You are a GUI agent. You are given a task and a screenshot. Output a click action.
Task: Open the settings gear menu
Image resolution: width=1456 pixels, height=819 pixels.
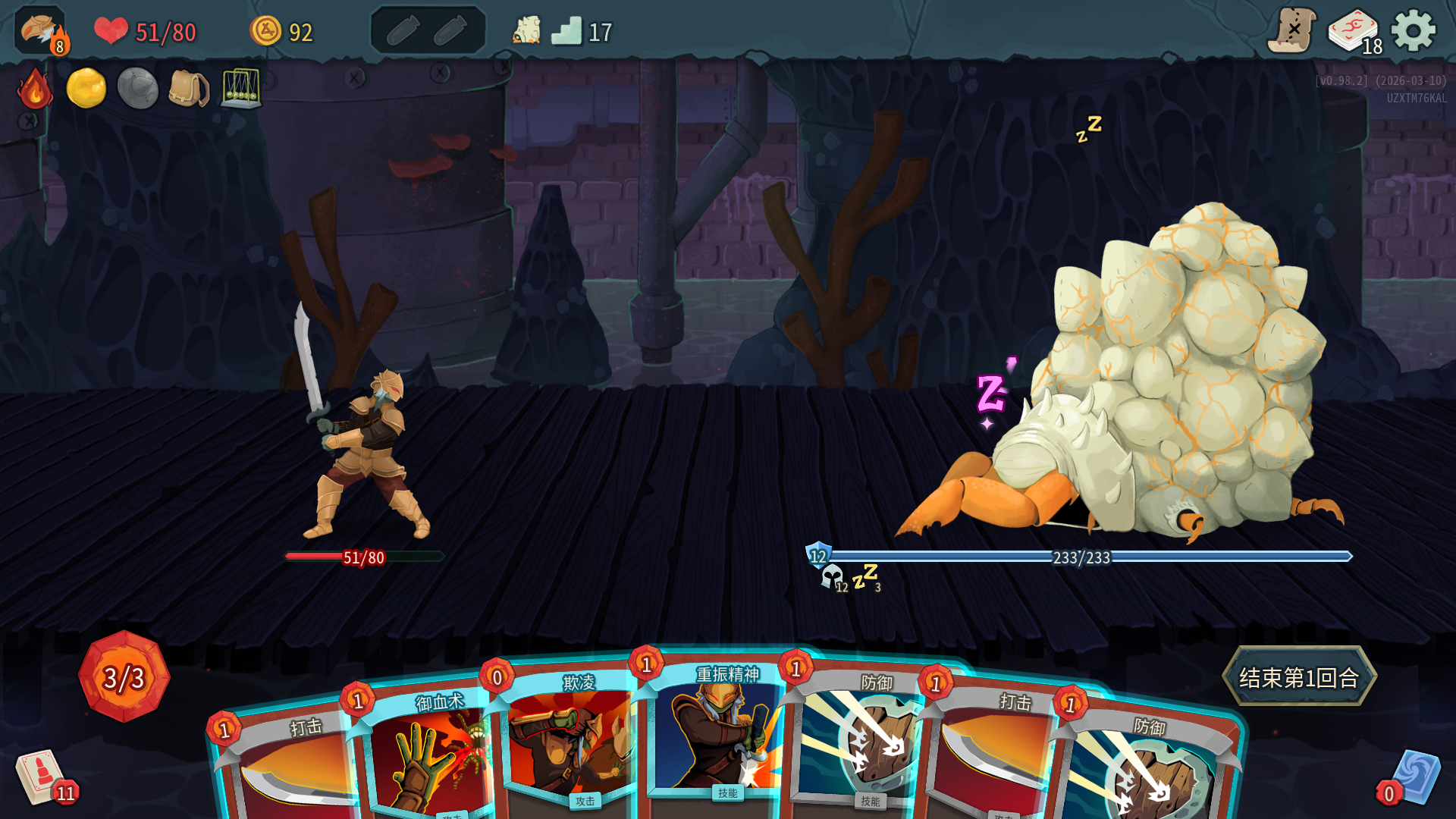point(1414,32)
